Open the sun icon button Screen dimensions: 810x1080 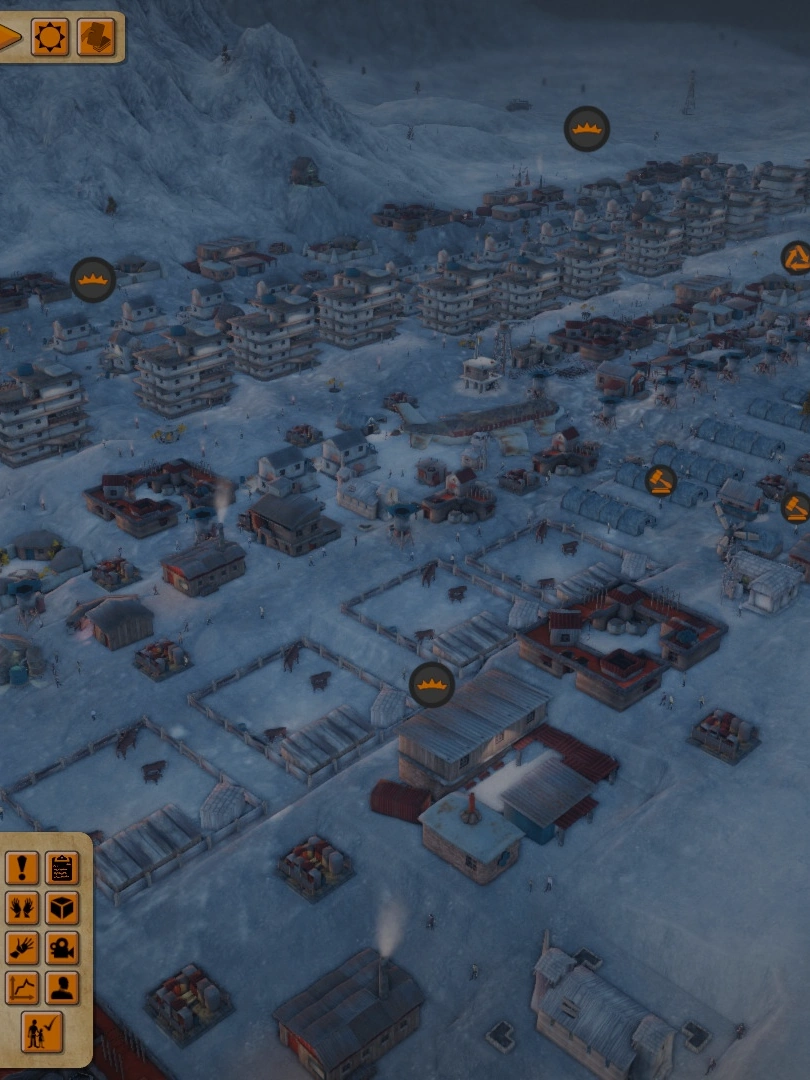click(50, 38)
